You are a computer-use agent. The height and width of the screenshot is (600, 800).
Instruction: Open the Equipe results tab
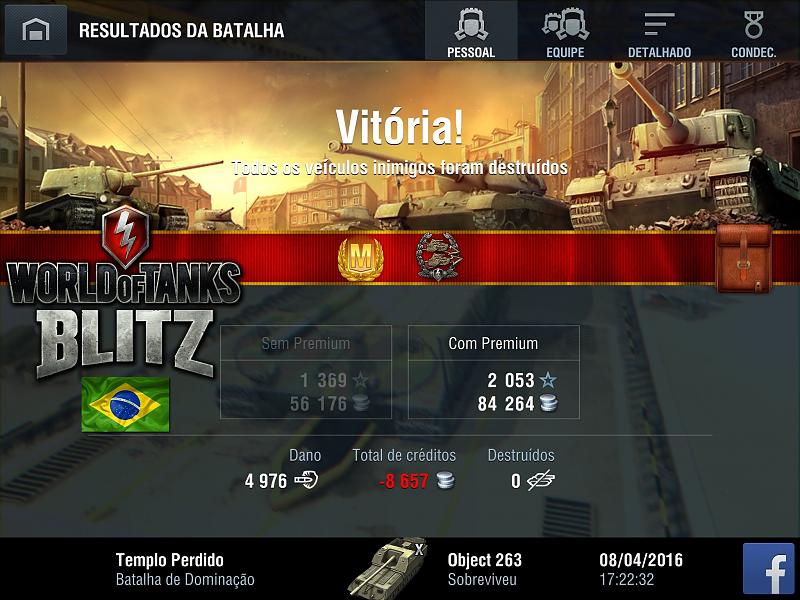[565, 31]
